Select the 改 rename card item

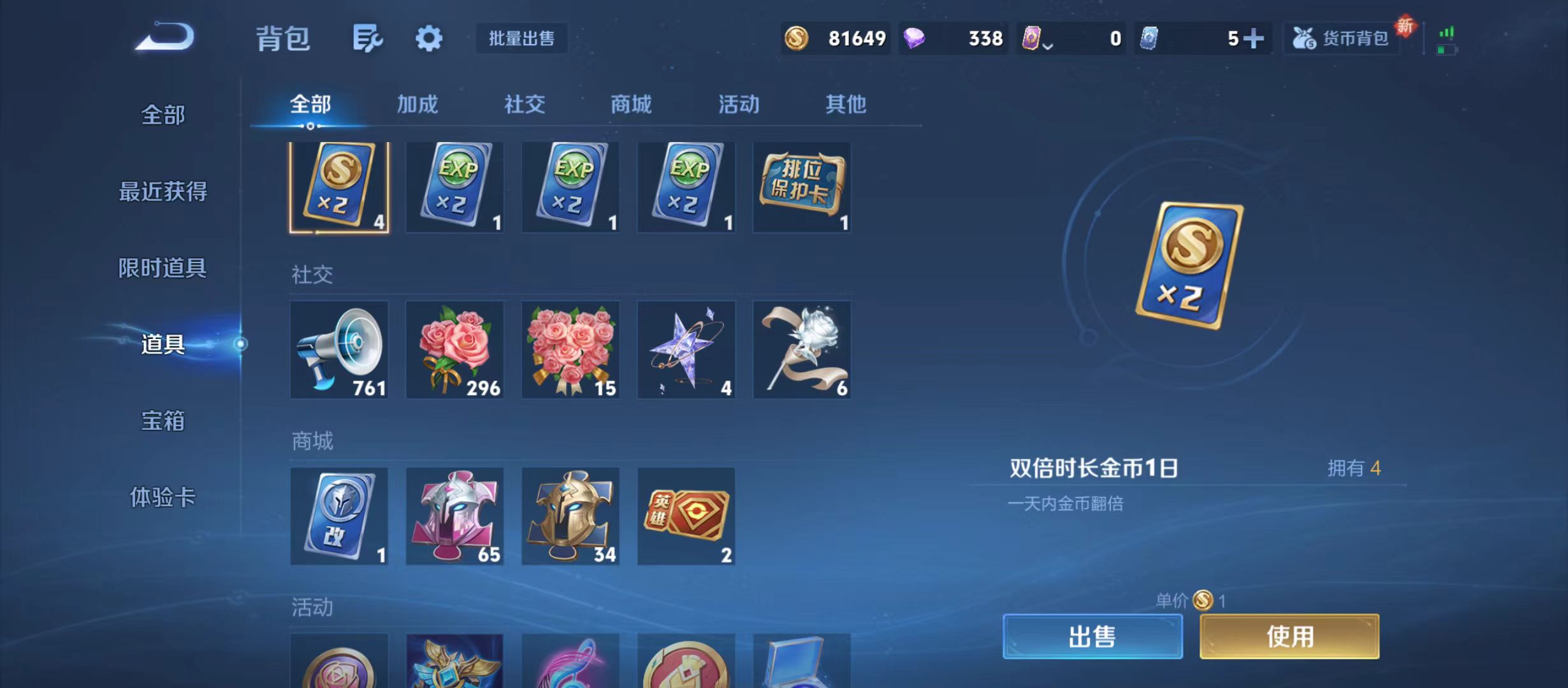(x=339, y=516)
